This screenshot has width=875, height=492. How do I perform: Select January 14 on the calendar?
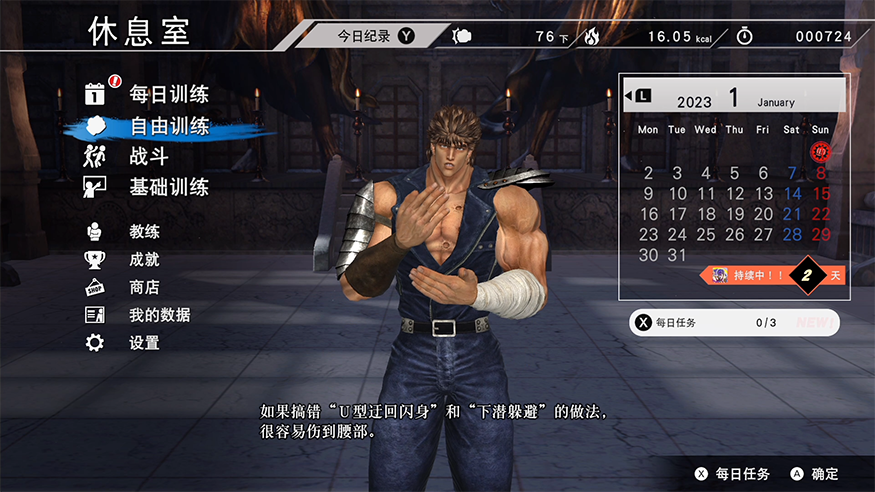[792, 194]
